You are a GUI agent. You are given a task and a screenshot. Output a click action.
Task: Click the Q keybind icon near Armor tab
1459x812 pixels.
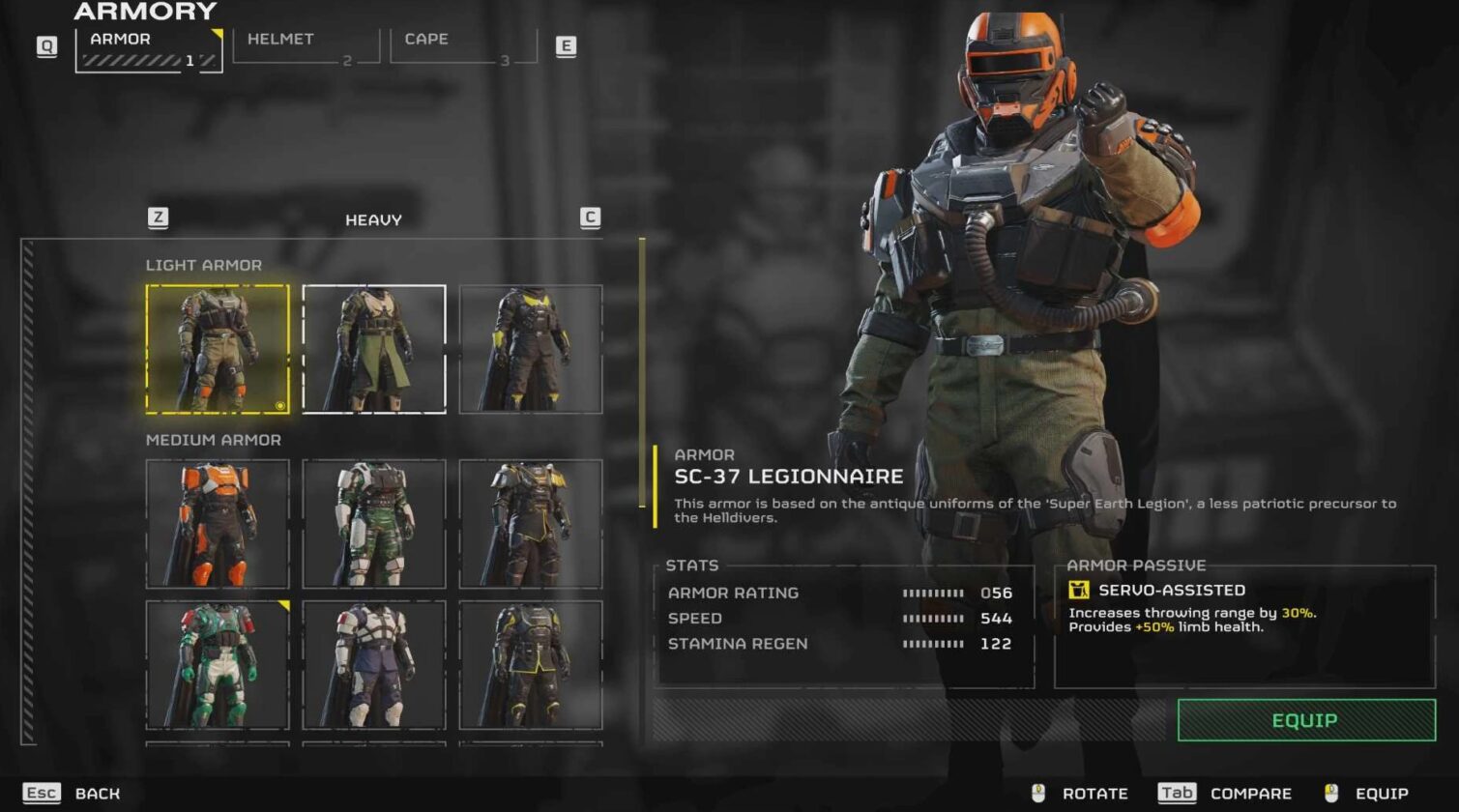pos(45,45)
